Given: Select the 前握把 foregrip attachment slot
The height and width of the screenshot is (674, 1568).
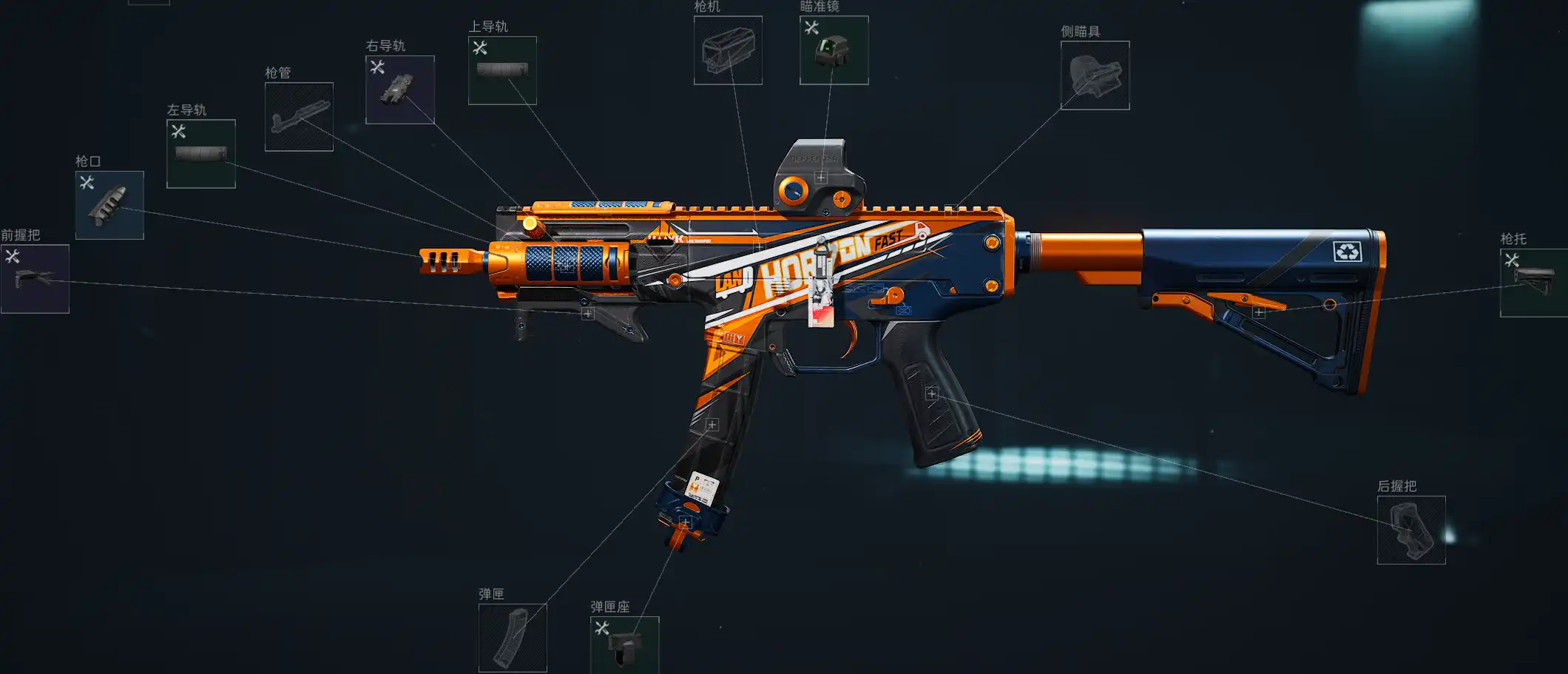Looking at the screenshot, I should pyautogui.click(x=35, y=279).
